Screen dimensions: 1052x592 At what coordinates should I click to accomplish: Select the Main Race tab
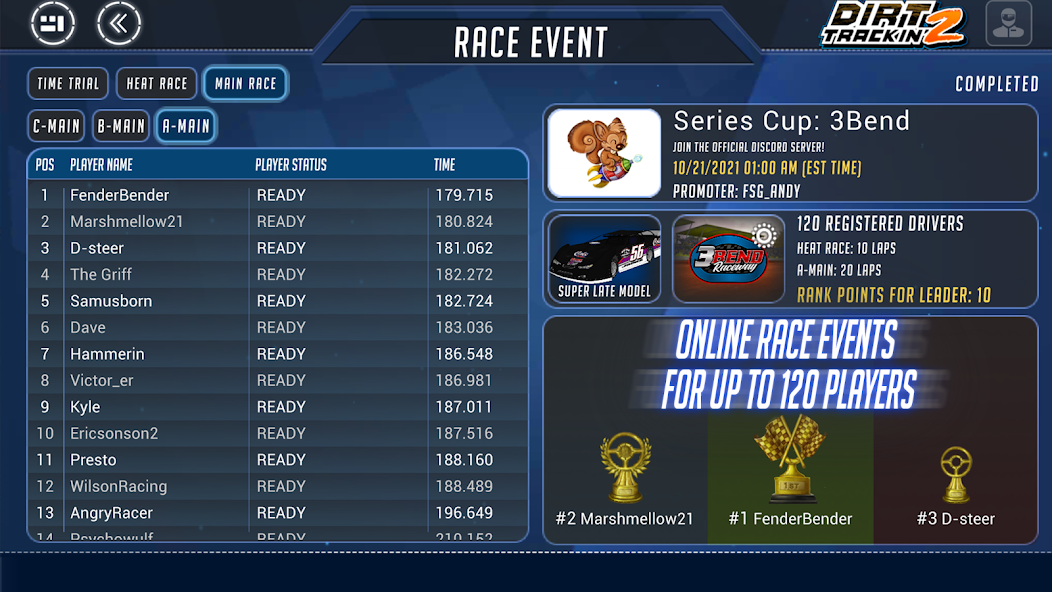pos(245,84)
